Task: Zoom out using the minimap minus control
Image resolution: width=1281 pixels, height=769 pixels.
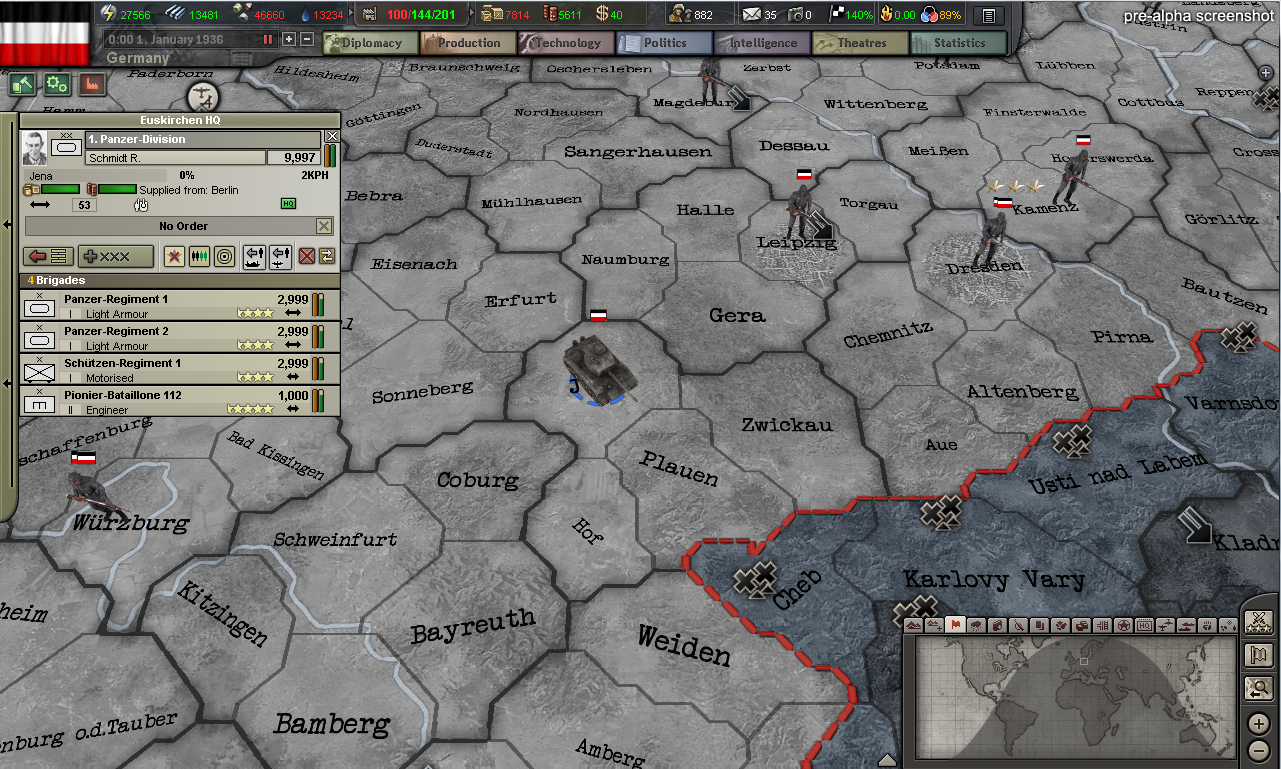Action: pyautogui.click(x=1259, y=749)
